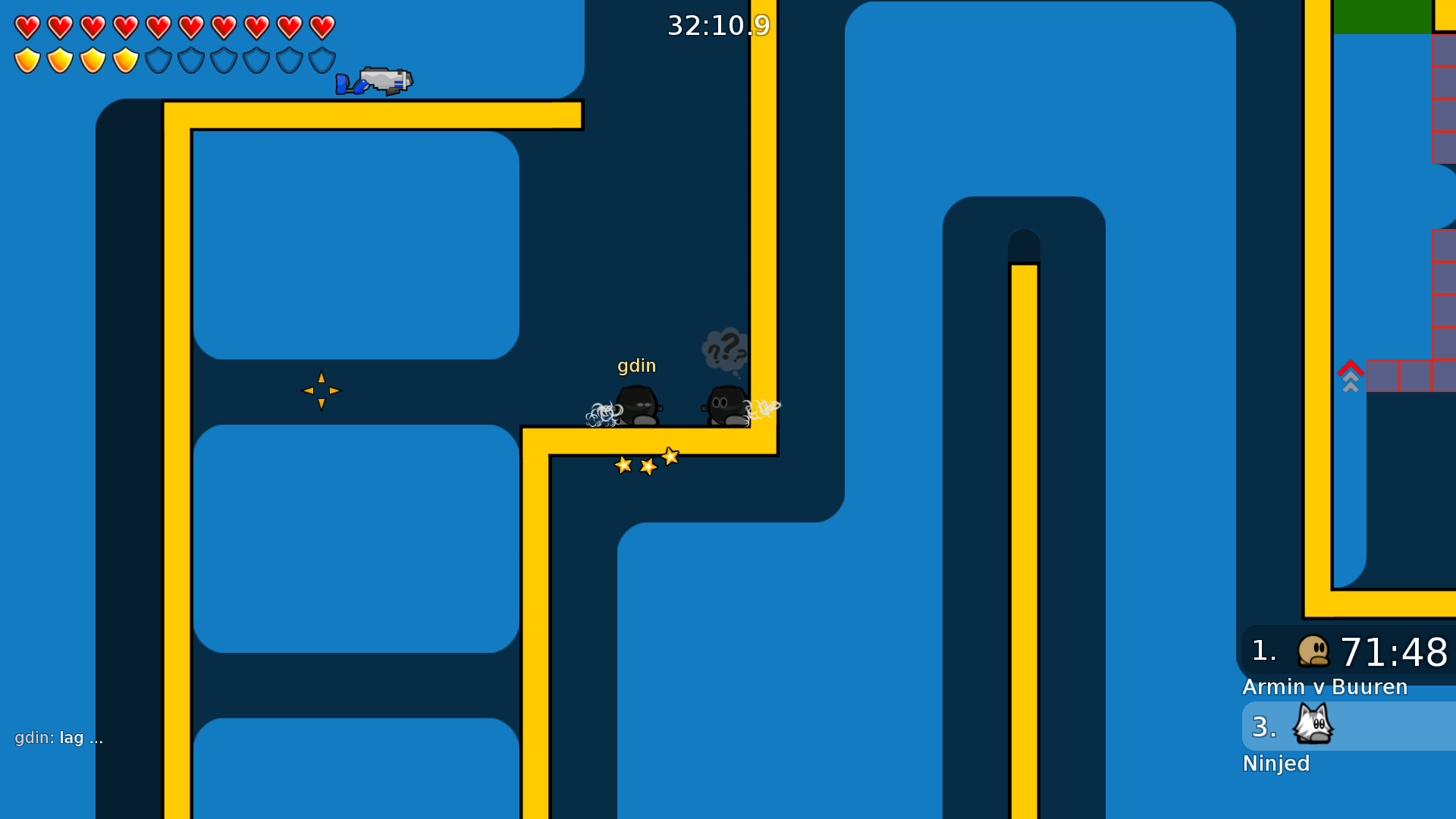The height and width of the screenshot is (819, 1456).
Task: Select Armin v Buuren's first-place score row
Action: tap(1348, 652)
